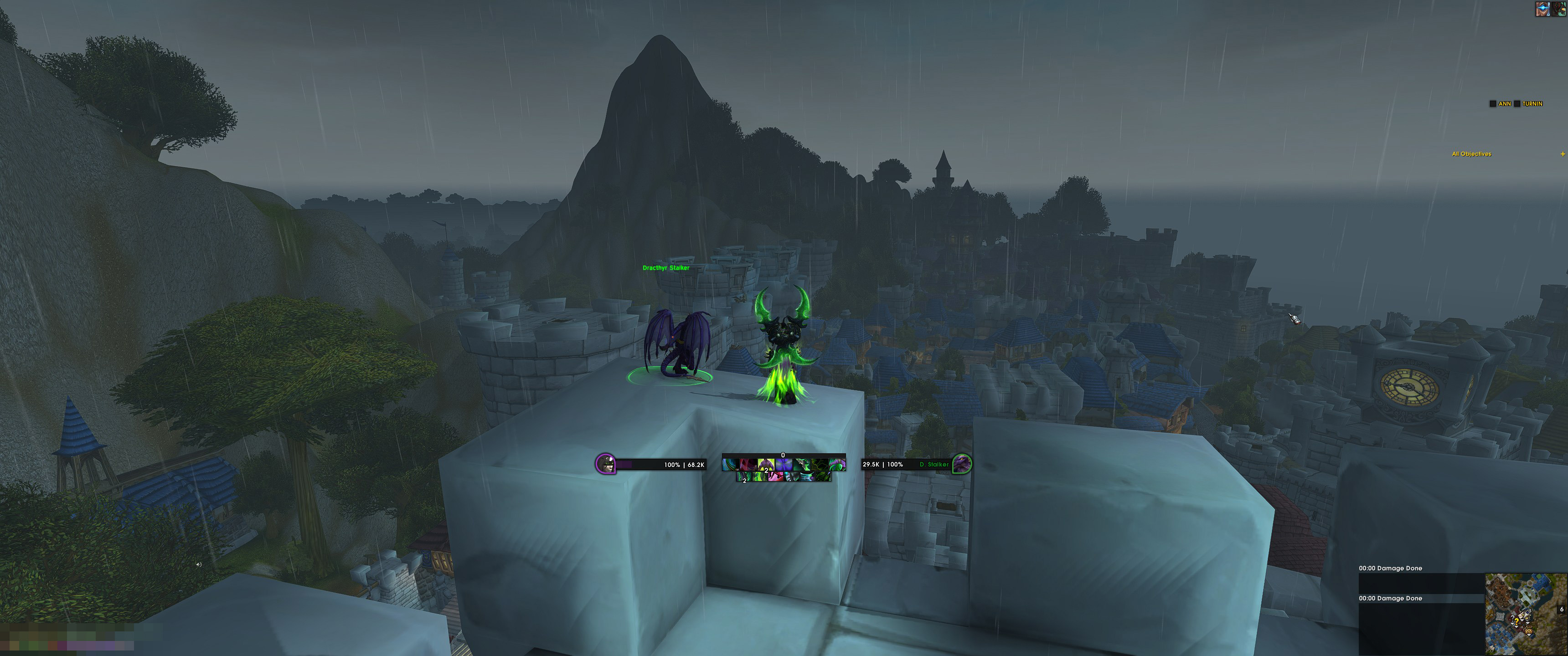Cast the purple figure on yellow-green ability
Image resolution: width=1568 pixels, height=656 pixels.
click(x=766, y=465)
